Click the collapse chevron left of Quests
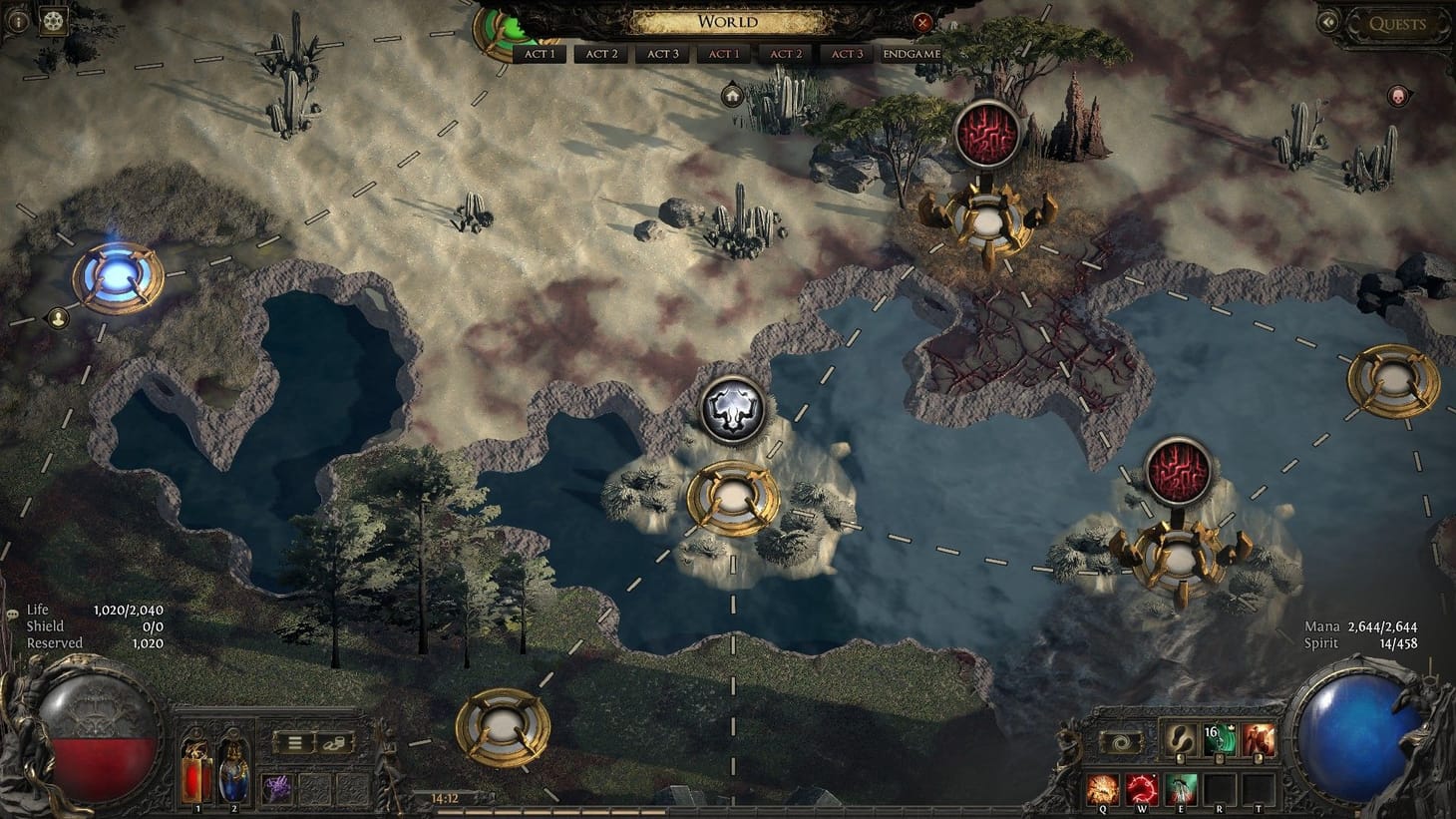The image size is (1456, 819). (x=1326, y=22)
